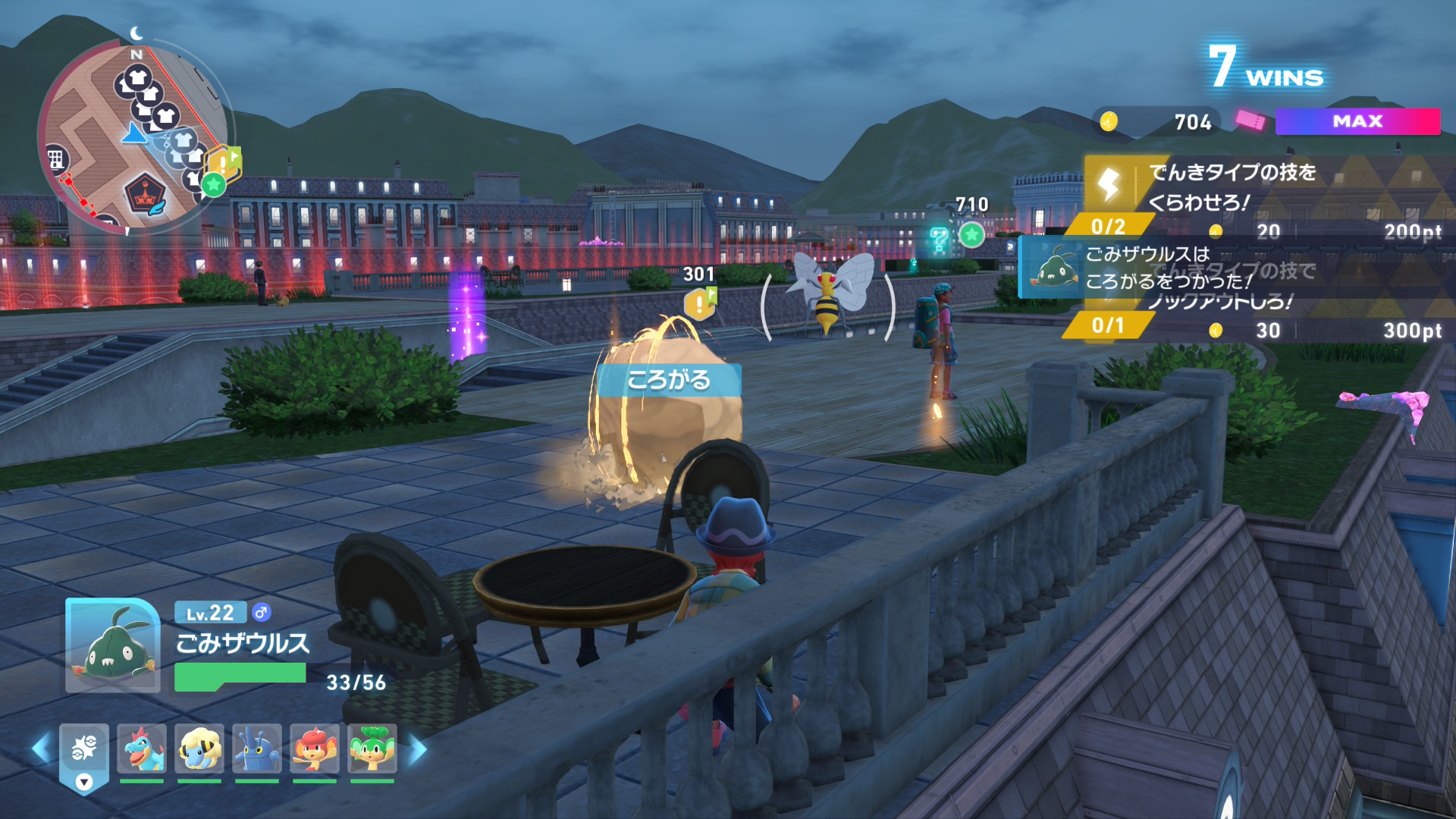
Task: Open the Poké Ball swap slot
Action: coord(84,751)
